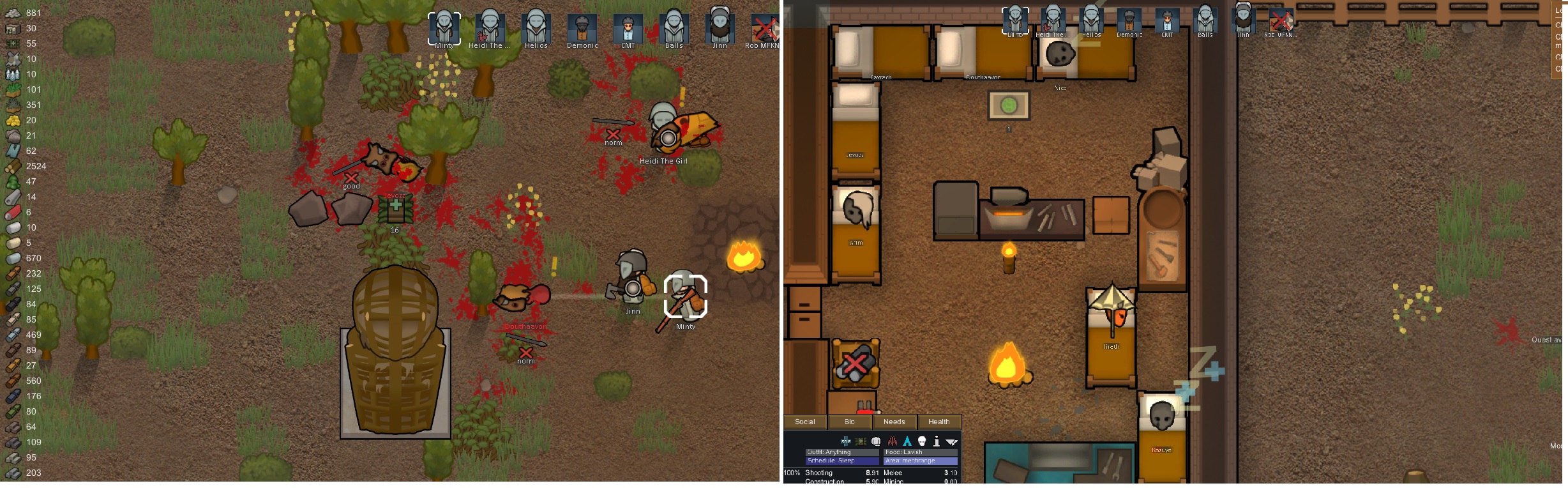Image resolution: width=1568 pixels, height=488 pixels.
Task: Select Demonic in the colonist bar
Action: coord(582,29)
